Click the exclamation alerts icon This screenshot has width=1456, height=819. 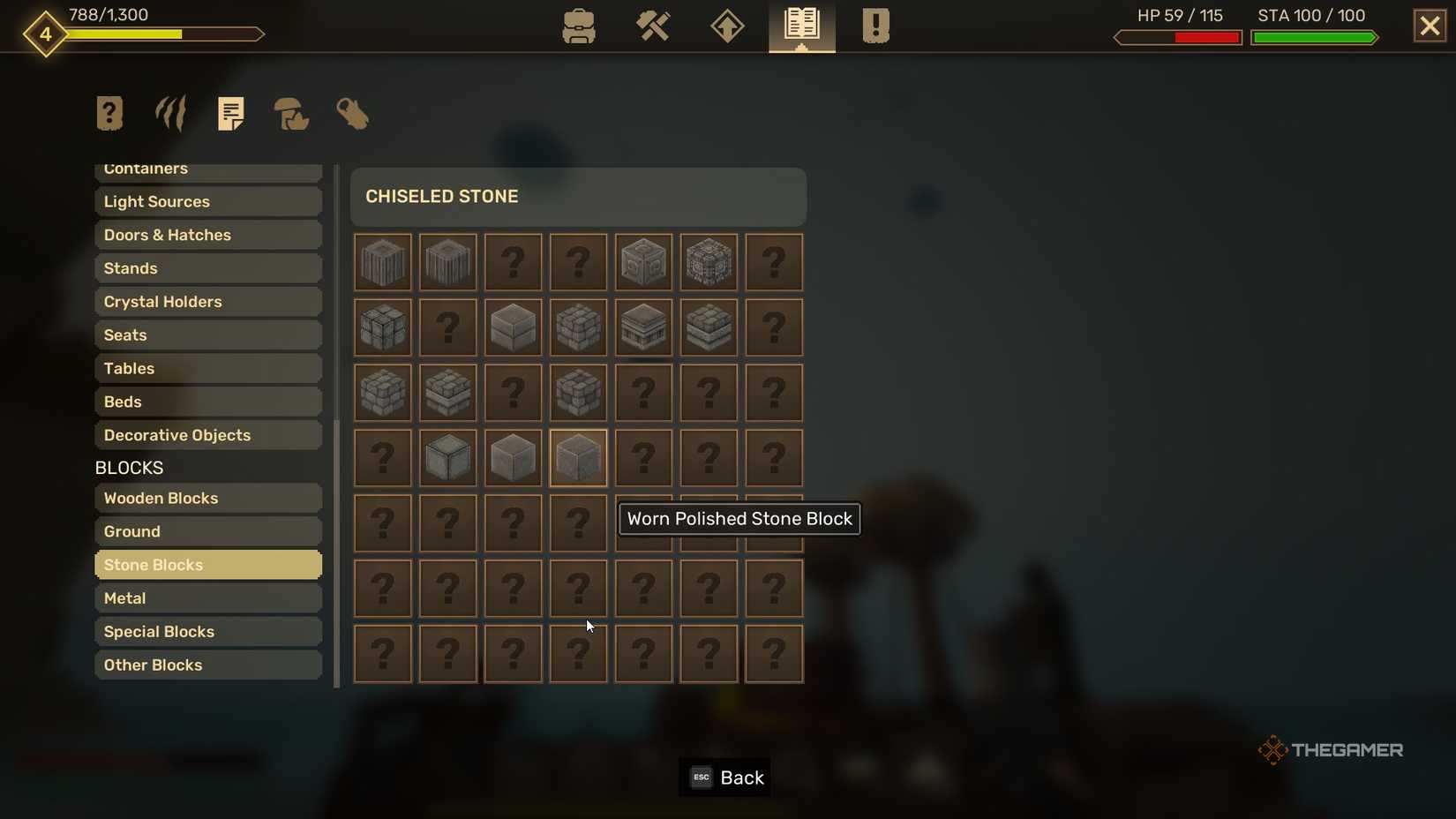pyautogui.click(x=874, y=26)
